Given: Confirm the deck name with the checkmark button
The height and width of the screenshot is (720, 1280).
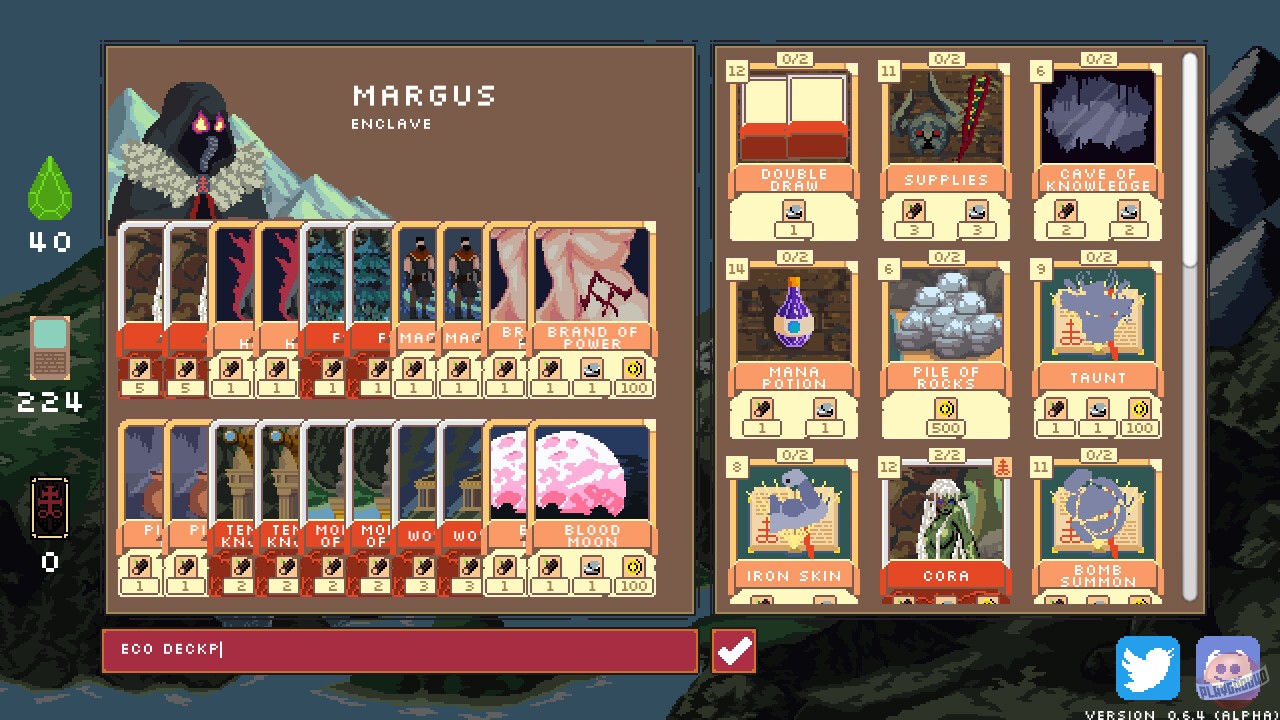Looking at the screenshot, I should point(734,651).
